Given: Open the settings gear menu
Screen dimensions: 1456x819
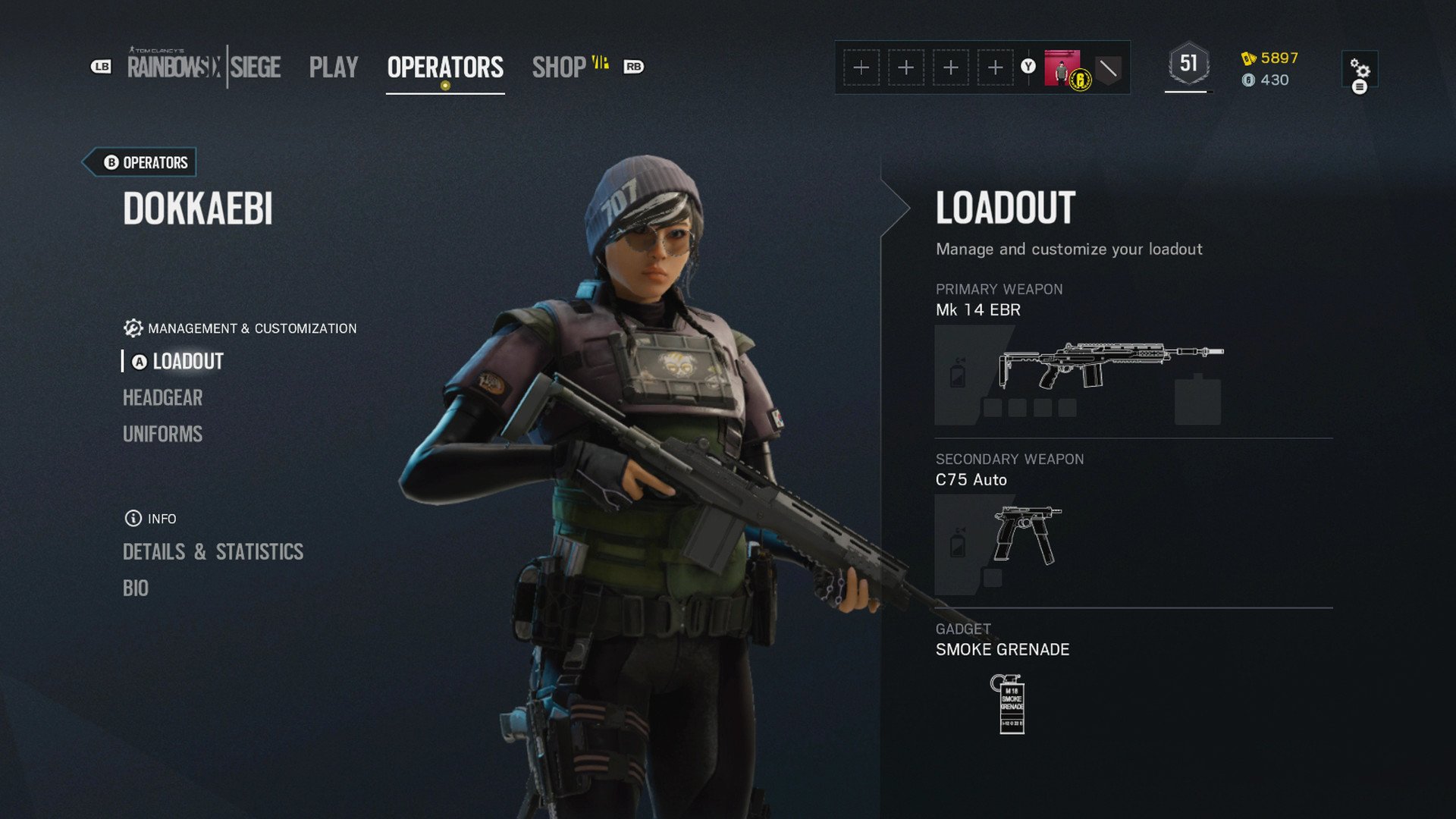Looking at the screenshot, I should [1360, 71].
